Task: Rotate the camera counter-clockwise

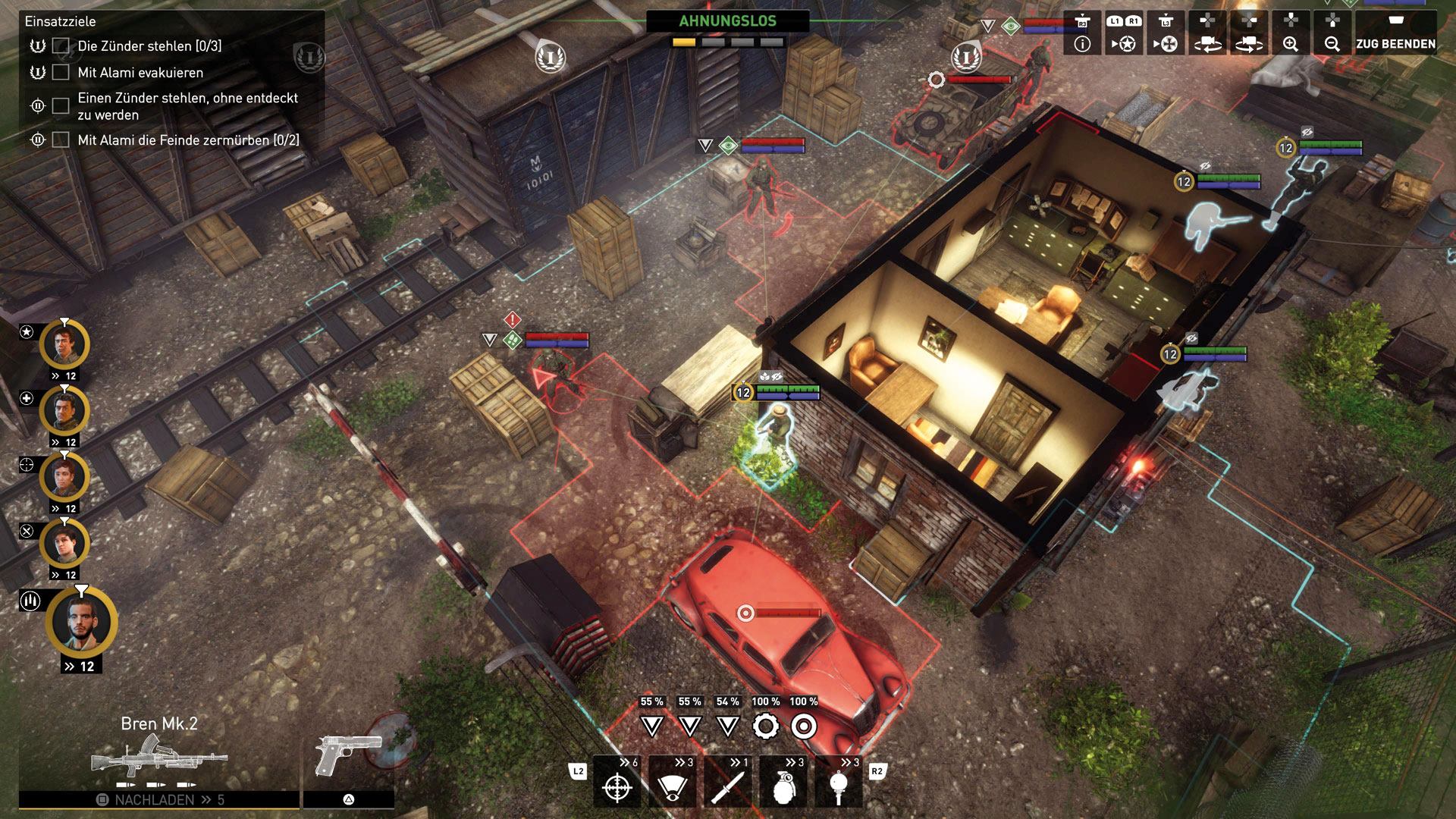Action: (1207, 34)
